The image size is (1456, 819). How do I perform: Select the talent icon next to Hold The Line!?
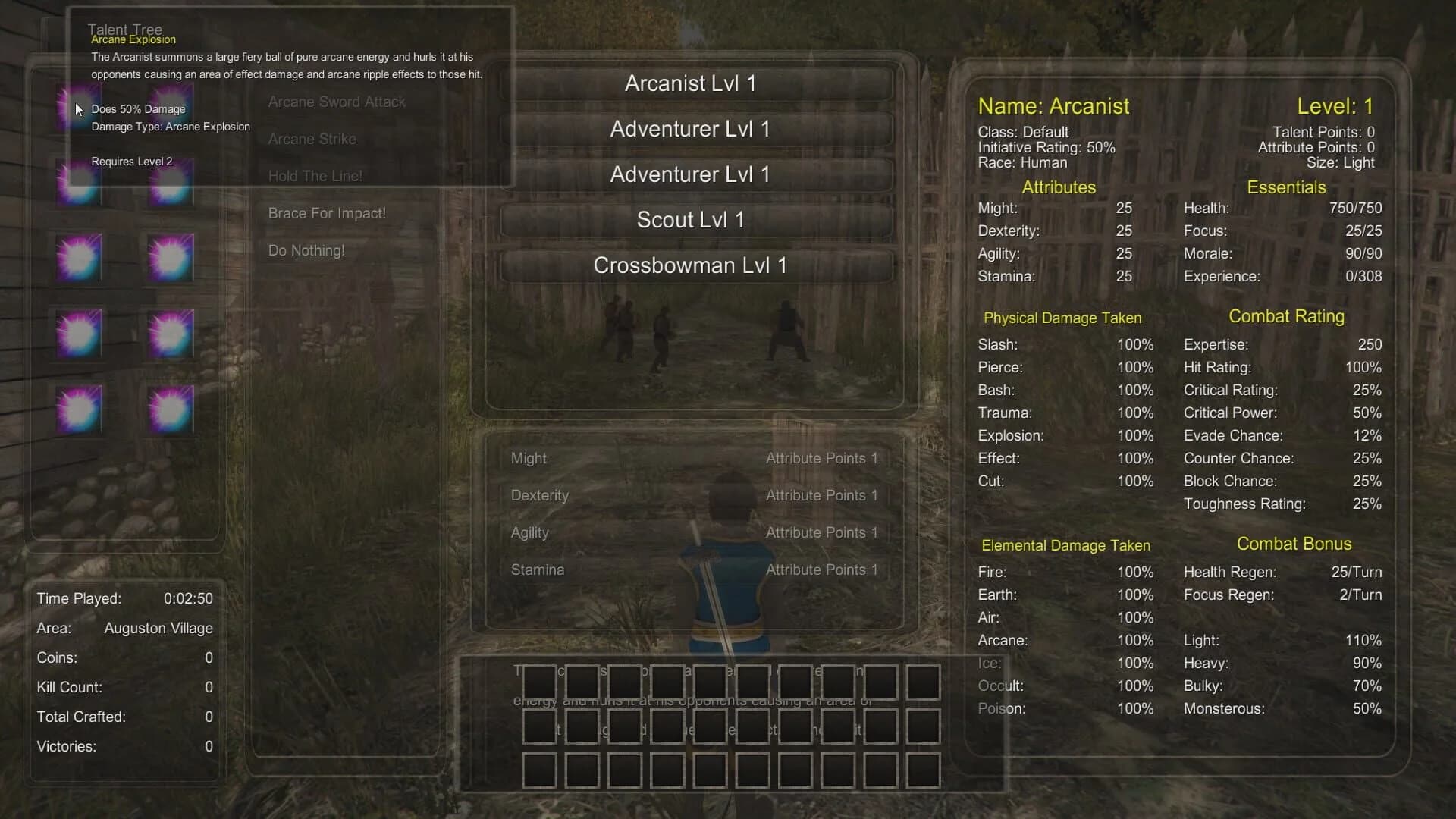[169, 182]
